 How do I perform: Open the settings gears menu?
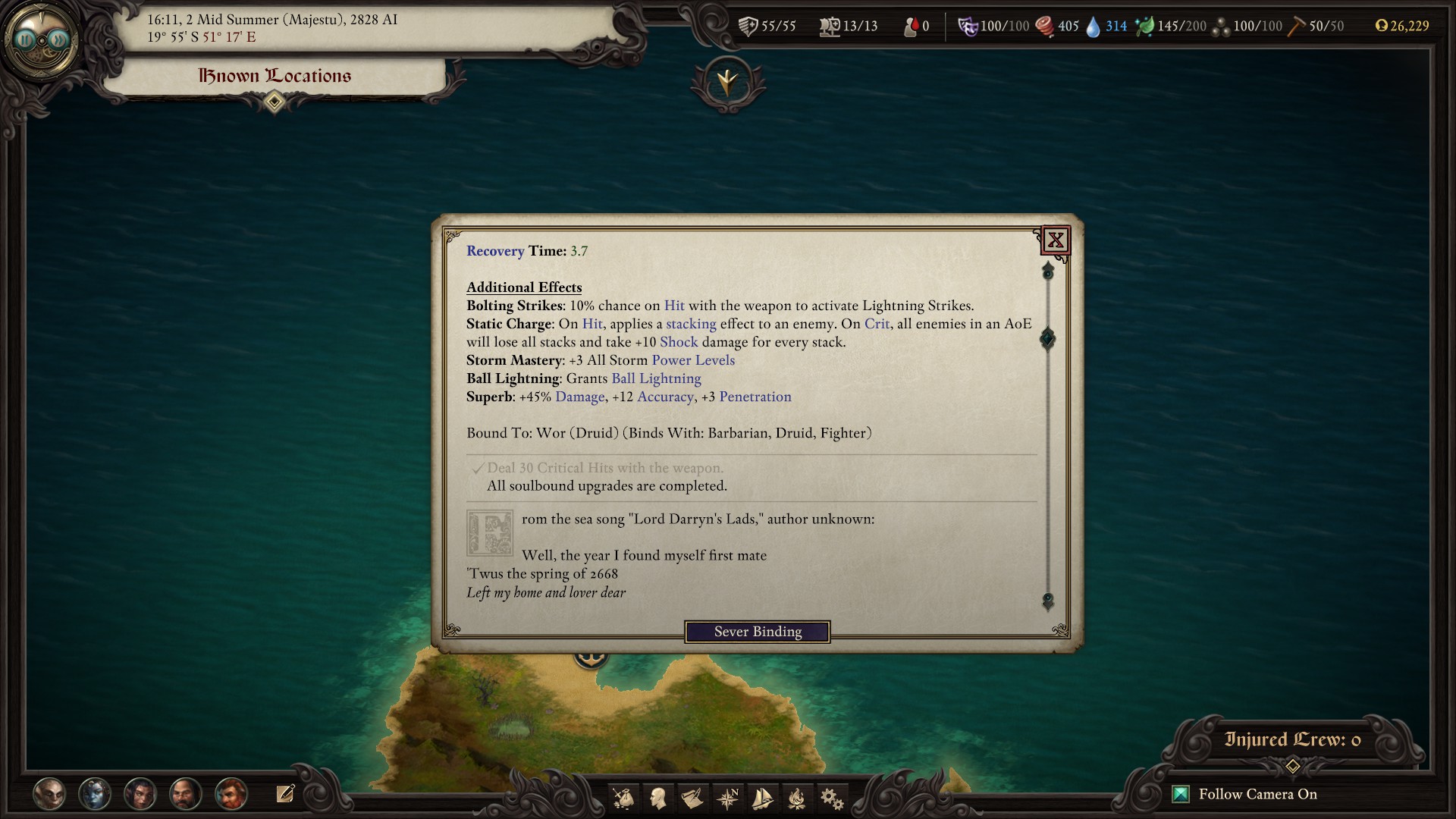tap(831, 798)
